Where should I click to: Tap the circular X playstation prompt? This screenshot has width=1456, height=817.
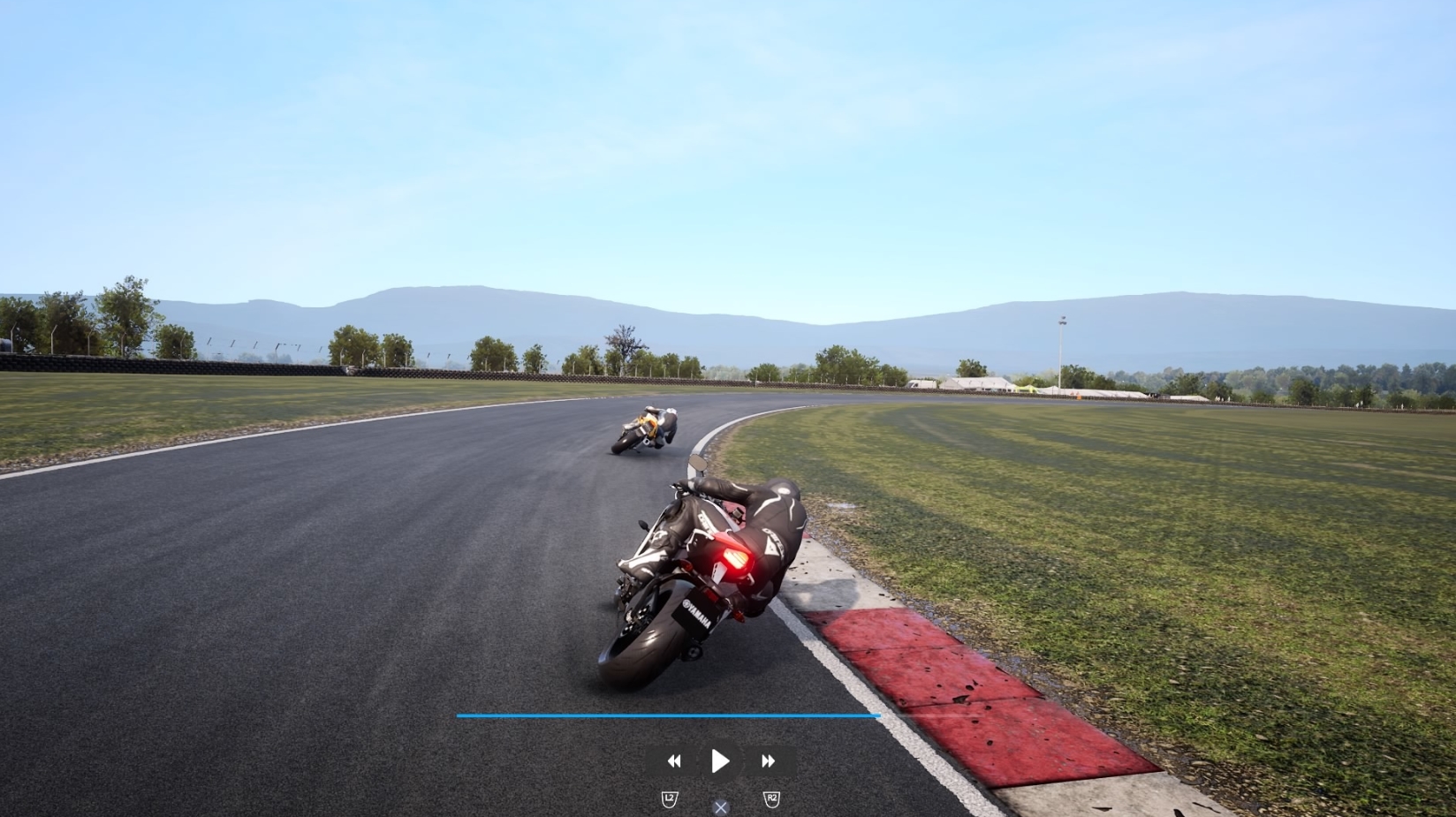[x=720, y=806]
